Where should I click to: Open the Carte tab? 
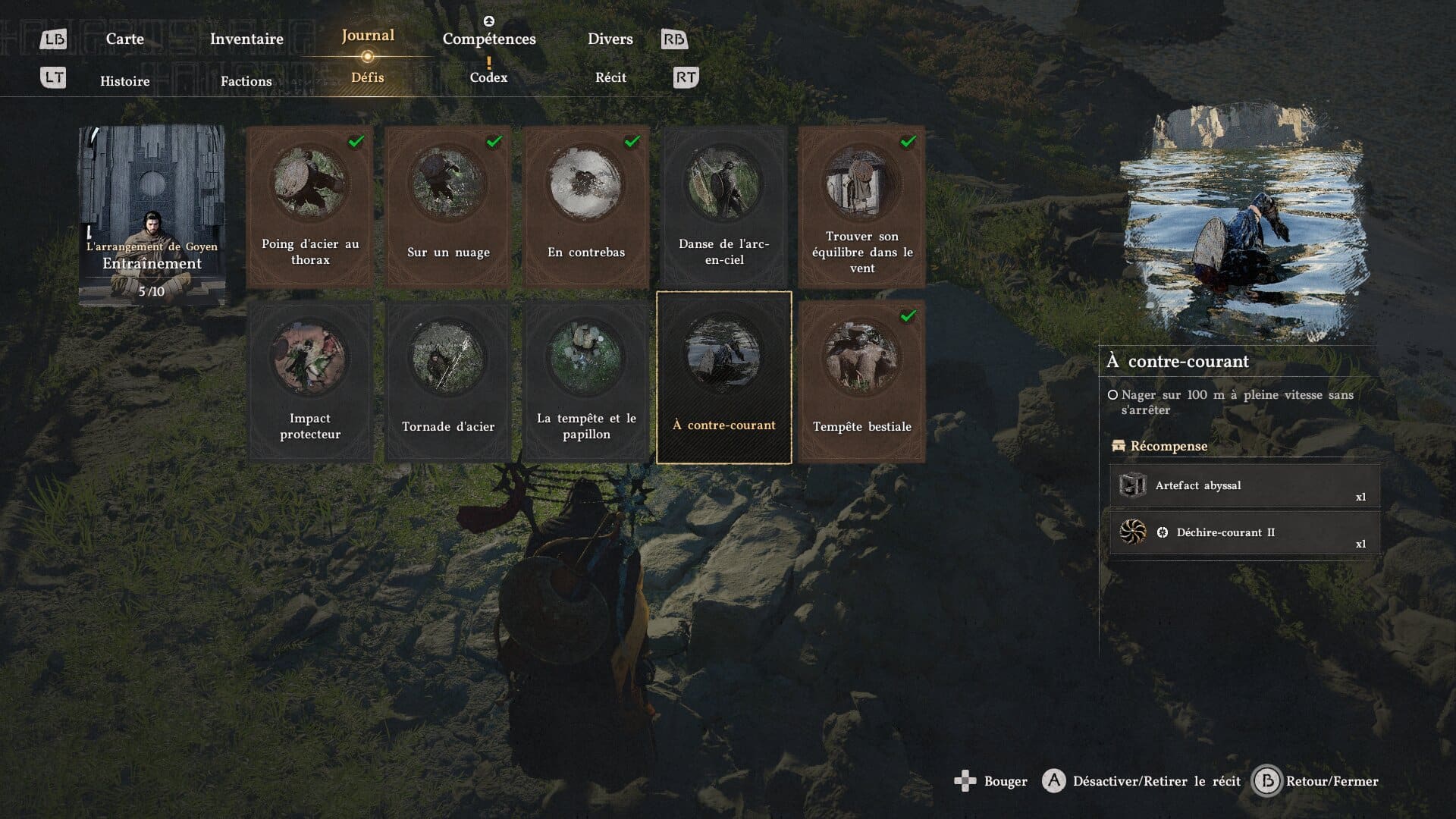coord(124,39)
